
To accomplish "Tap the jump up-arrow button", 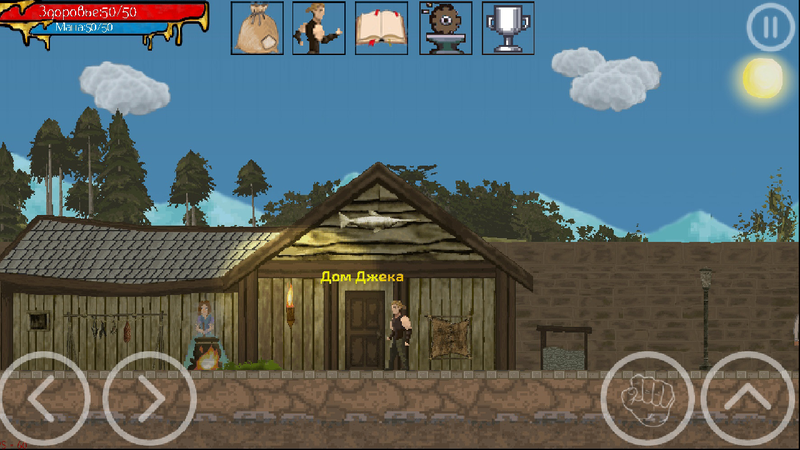I will 749,399.
